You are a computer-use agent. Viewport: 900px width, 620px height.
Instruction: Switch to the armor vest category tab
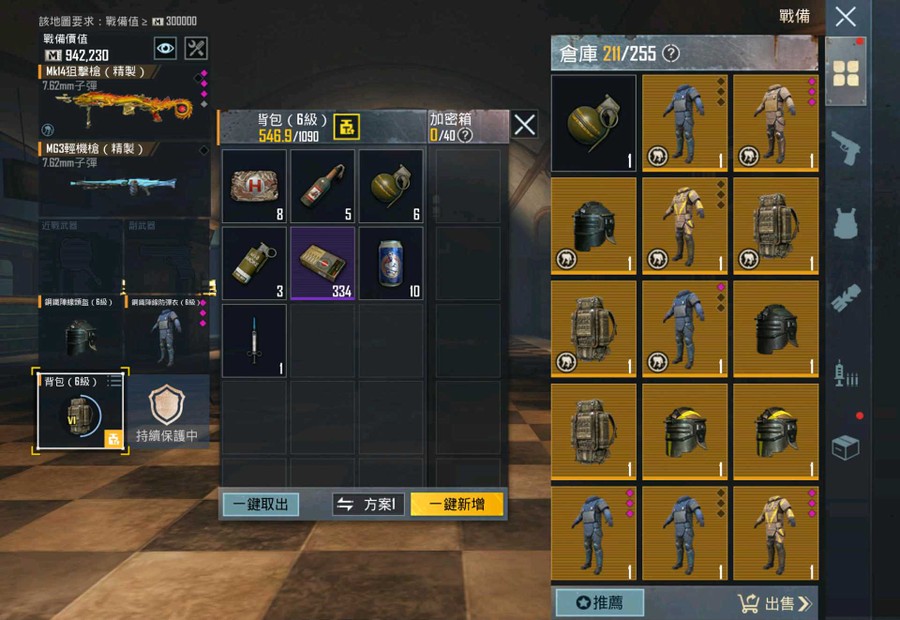point(846,222)
